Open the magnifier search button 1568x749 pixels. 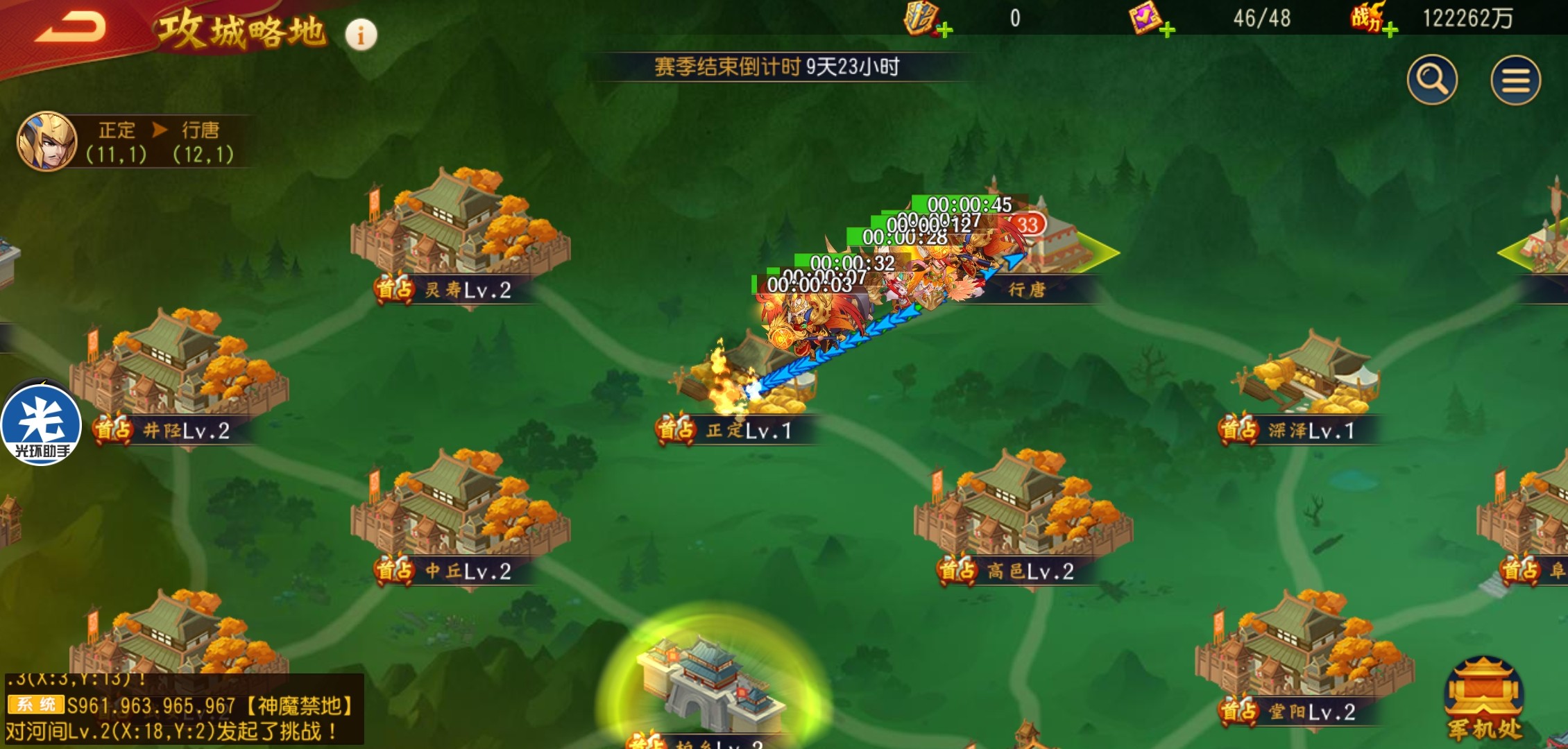(1432, 80)
